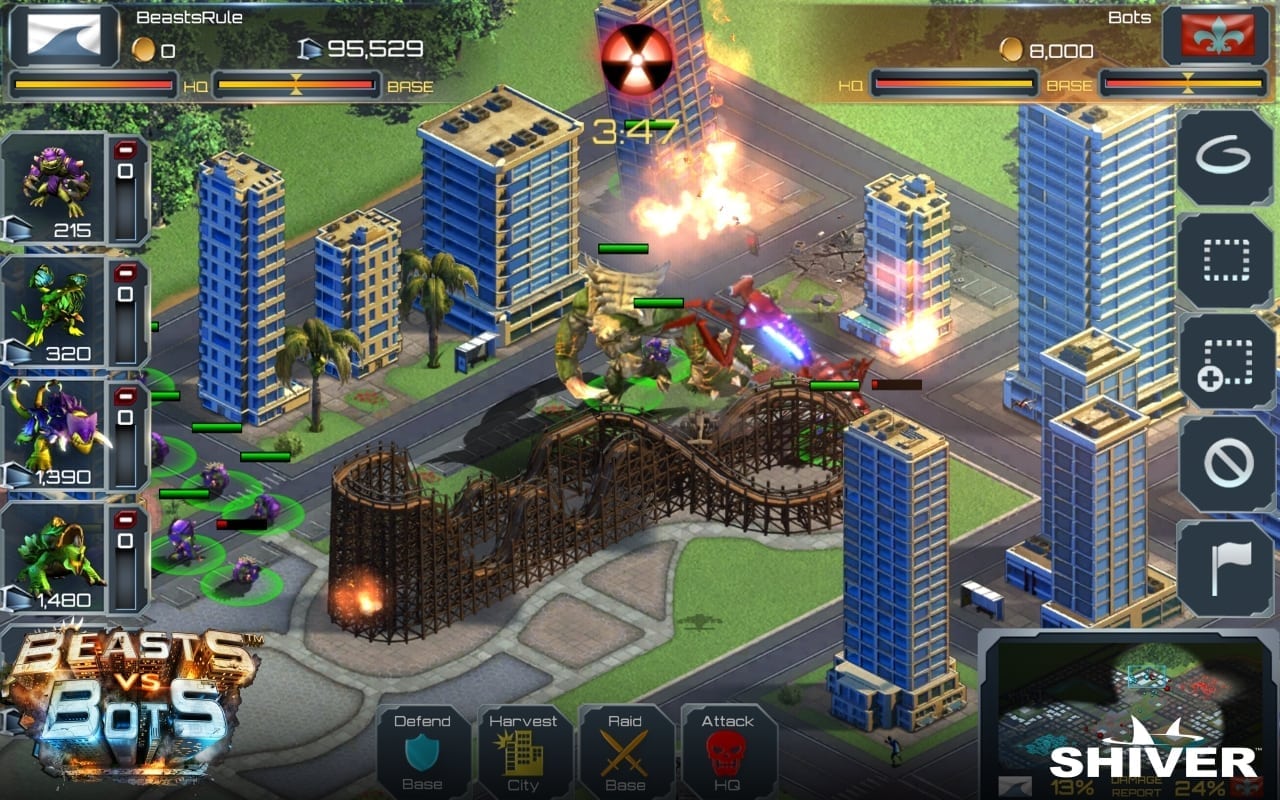
Task: Activate the Harvest City command
Action: pyautogui.click(x=523, y=752)
